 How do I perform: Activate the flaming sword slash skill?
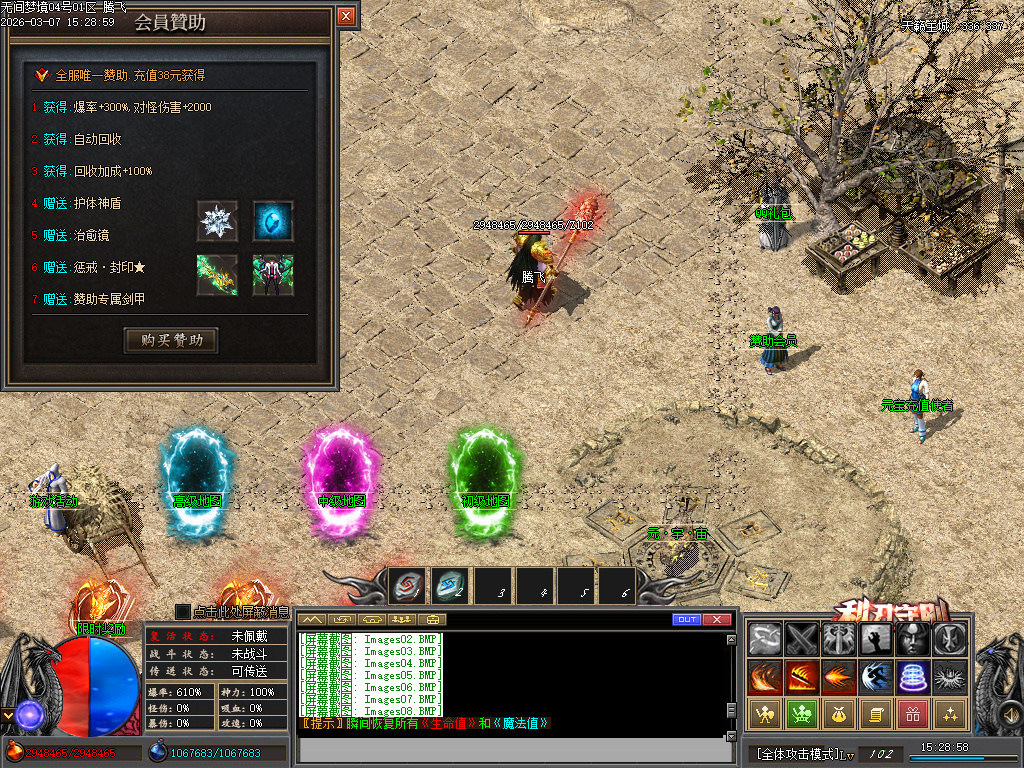tap(801, 677)
